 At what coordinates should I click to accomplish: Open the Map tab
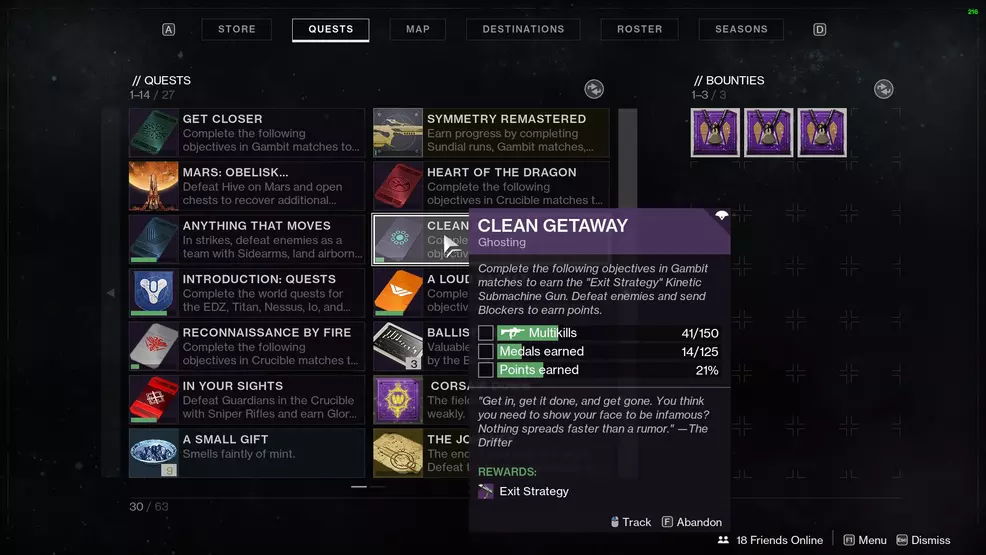click(x=418, y=29)
